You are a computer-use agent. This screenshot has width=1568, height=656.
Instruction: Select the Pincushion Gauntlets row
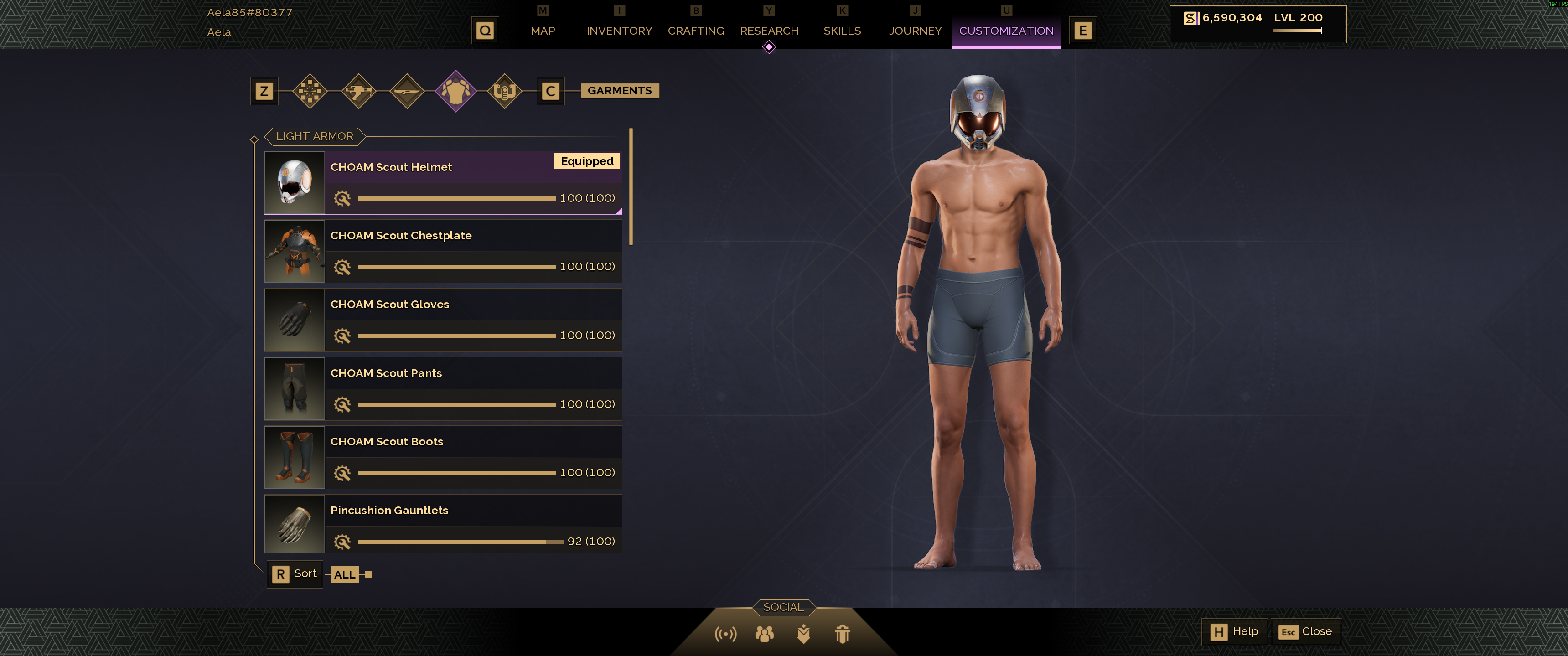pyautogui.click(x=443, y=524)
